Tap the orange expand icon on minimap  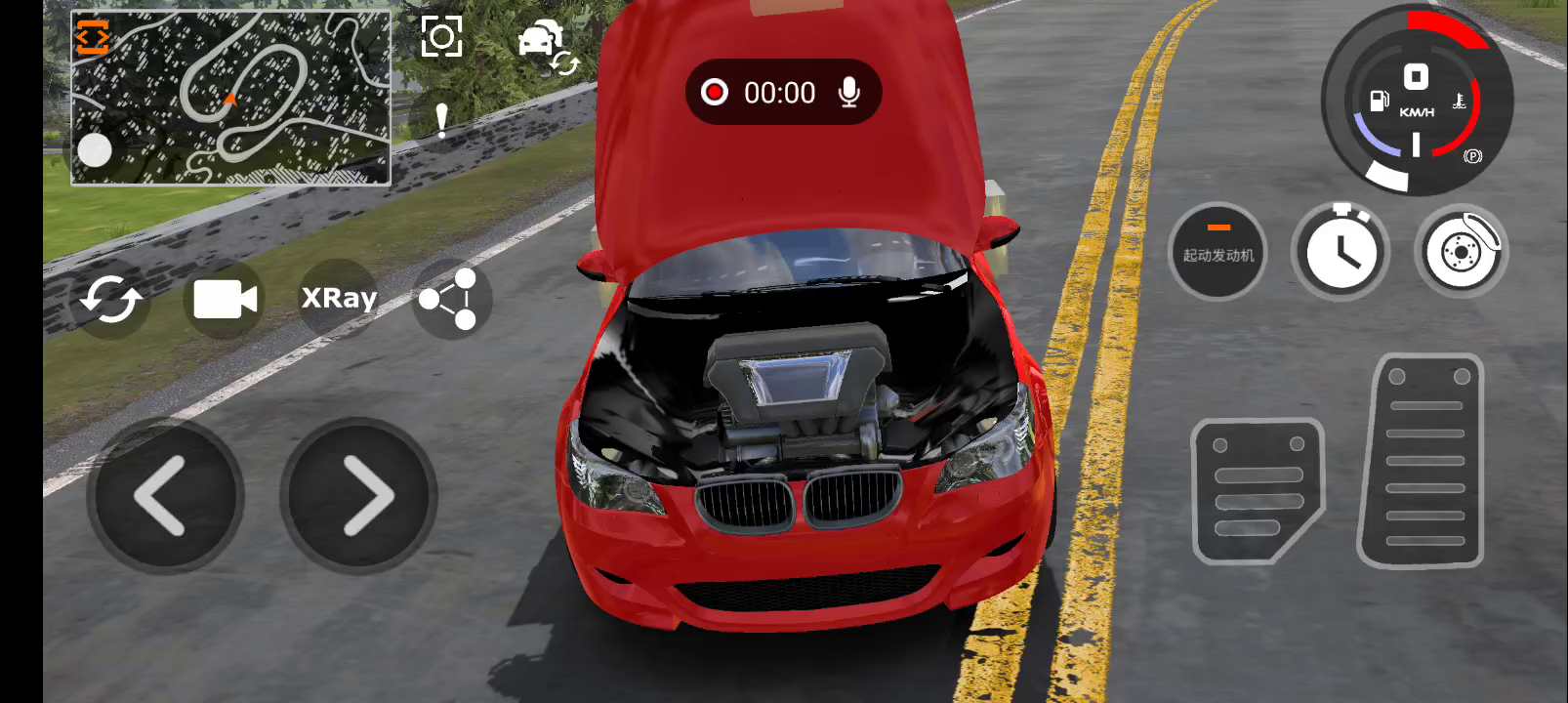pyautogui.click(x=93, y=38)
